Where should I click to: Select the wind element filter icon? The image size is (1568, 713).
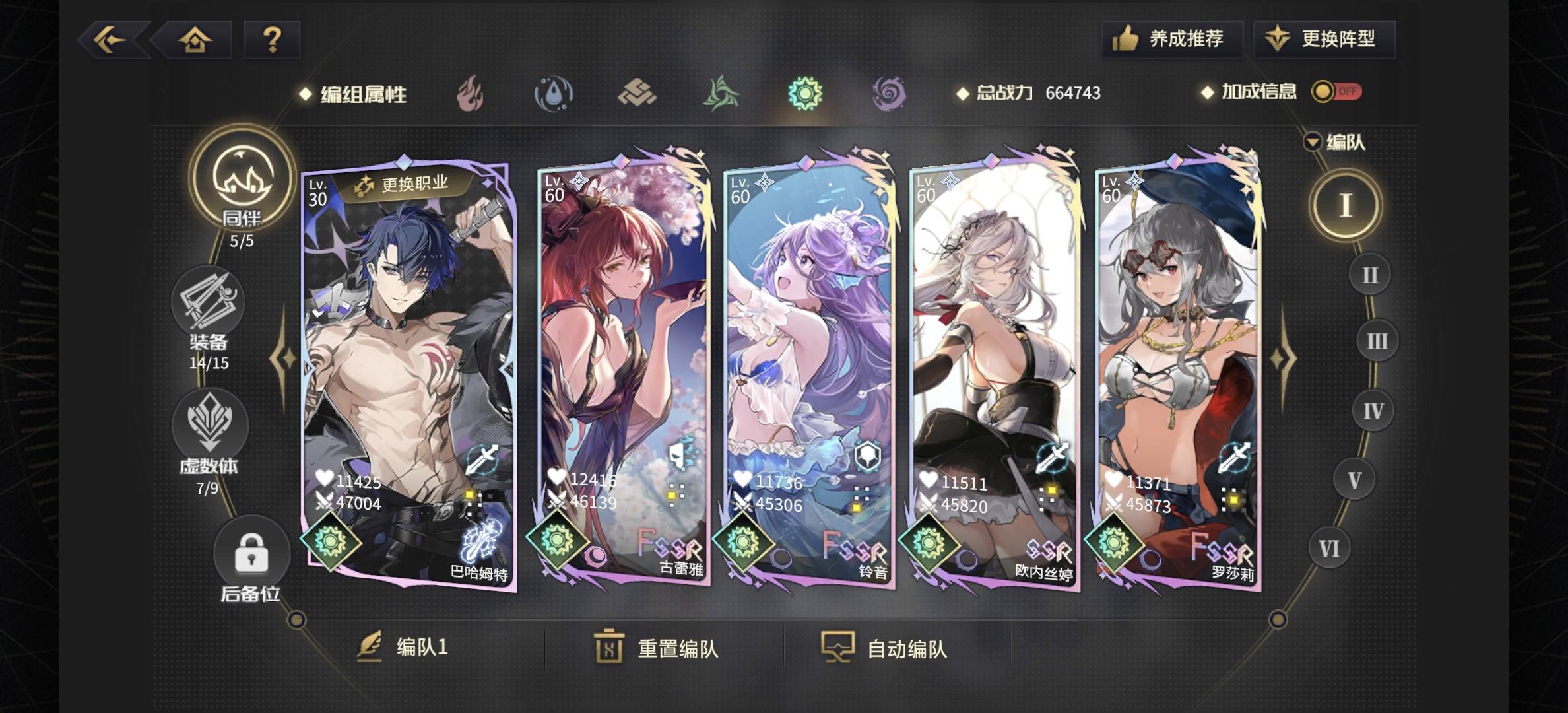[721, 94]
